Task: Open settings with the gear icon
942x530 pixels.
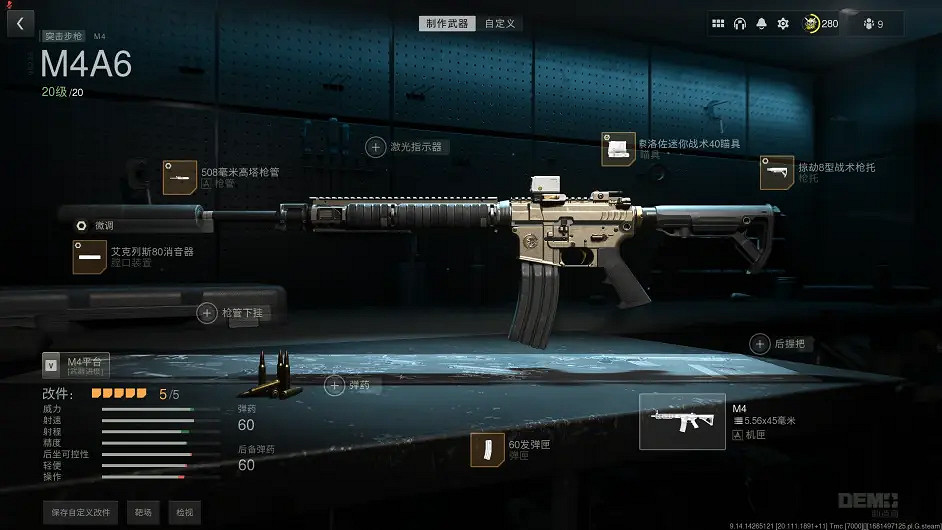Action: [783, 24]
